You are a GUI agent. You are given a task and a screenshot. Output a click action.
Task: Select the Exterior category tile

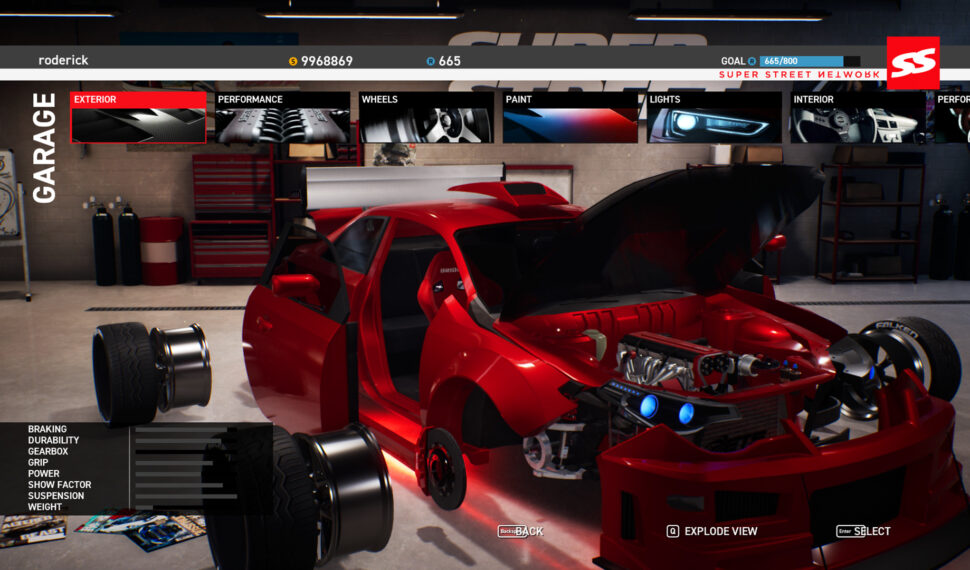pos(138,118)
